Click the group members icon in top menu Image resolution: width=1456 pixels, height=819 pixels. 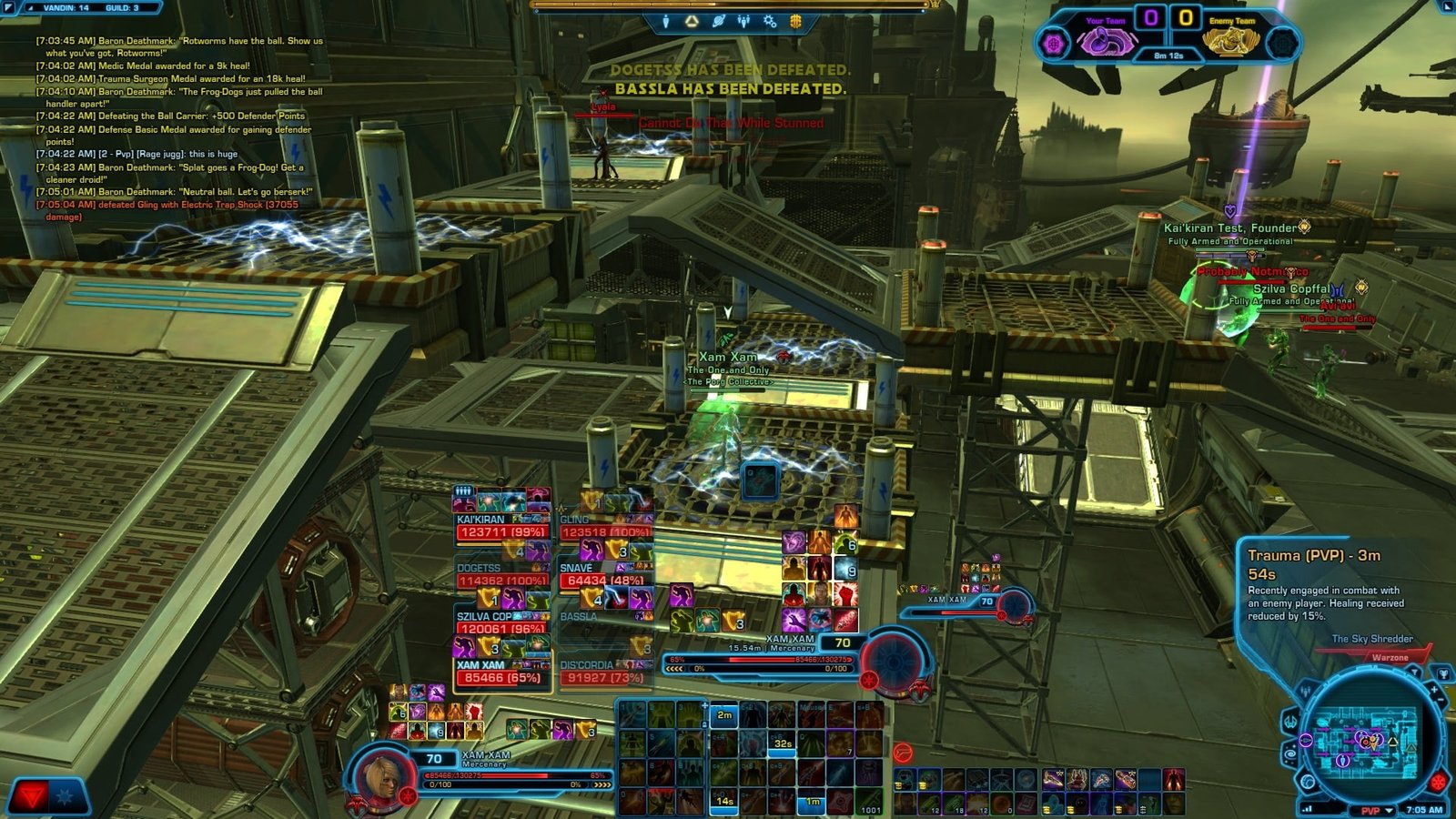tap(744, 21)
